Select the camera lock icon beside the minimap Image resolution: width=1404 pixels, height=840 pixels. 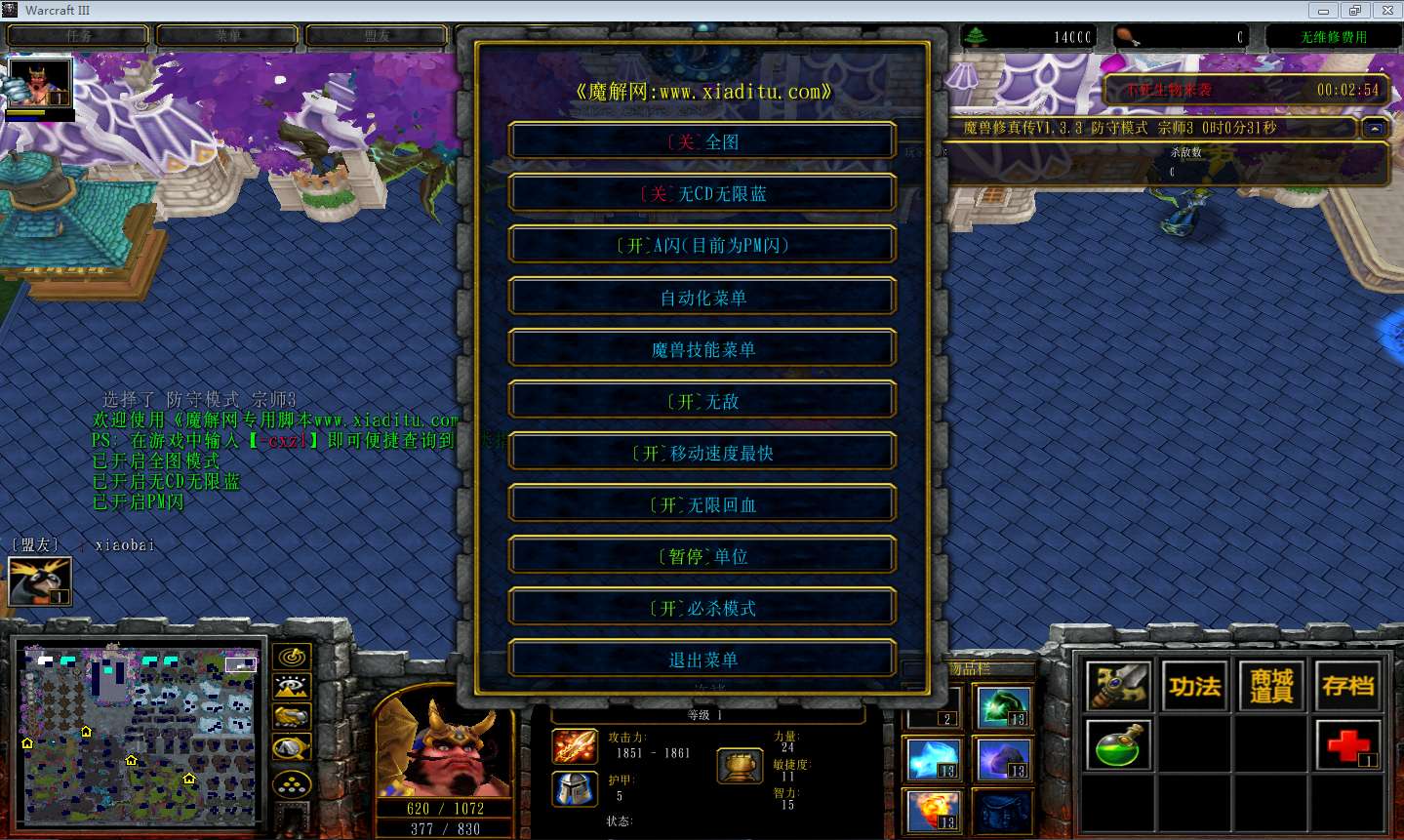pos(293,746)
